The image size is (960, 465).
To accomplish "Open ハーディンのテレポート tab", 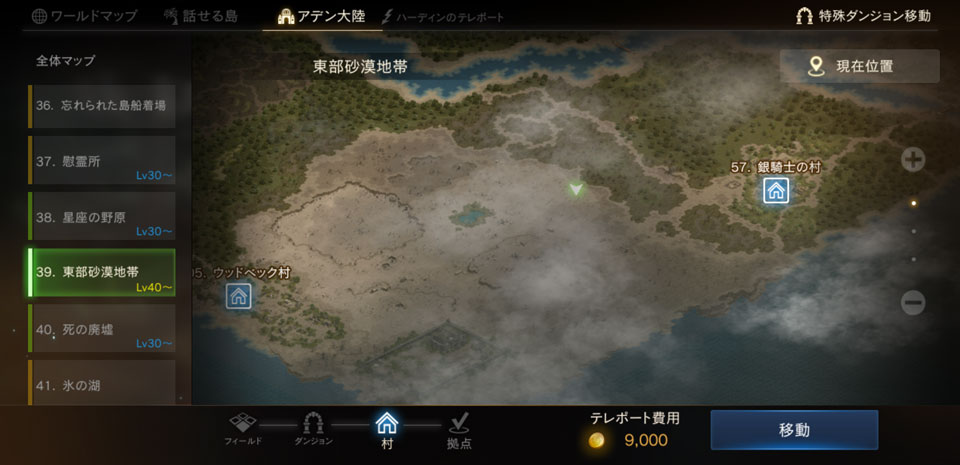I will 442,17.
